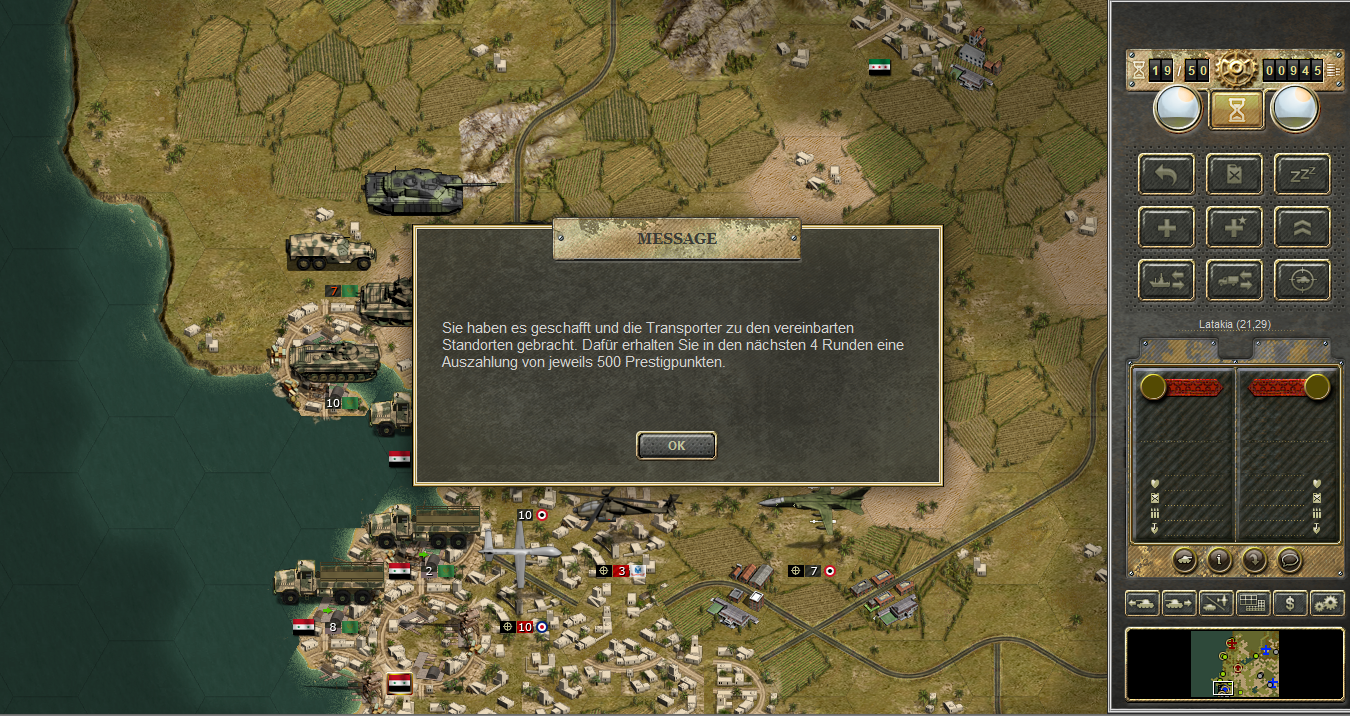Select the next unit (right-arrow tank)
Screen dimensions: 1350x716
click(x=1179, y=603)
